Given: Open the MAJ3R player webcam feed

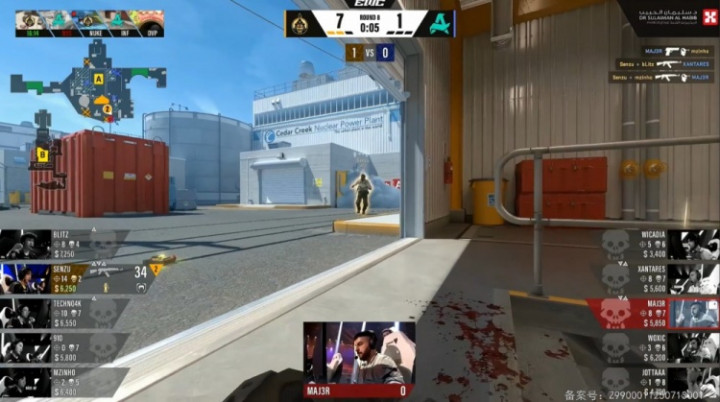Looking at the screenshot, I should click(x=359, y=353).
